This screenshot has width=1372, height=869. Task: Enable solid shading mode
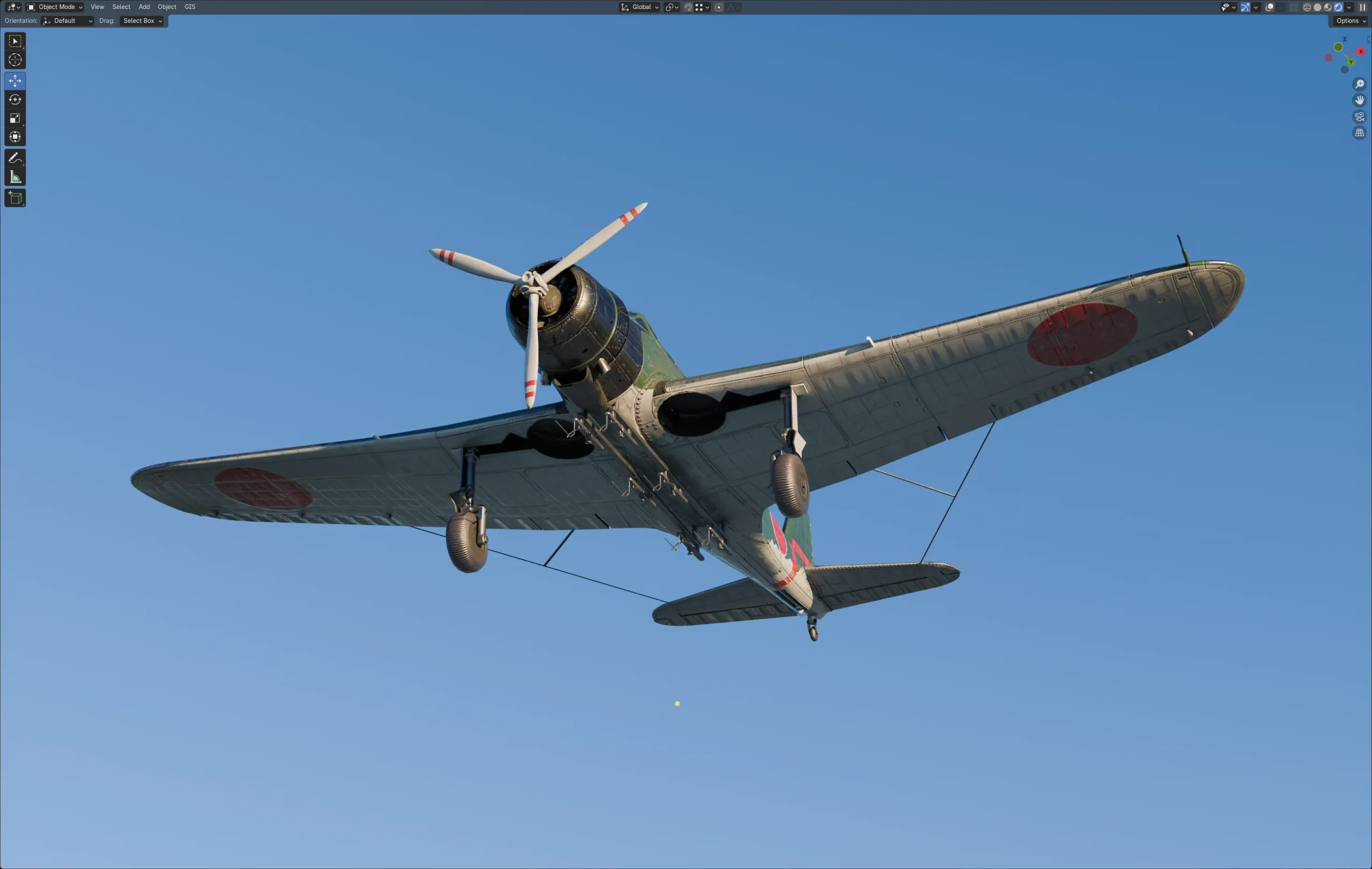point(1317,8)
